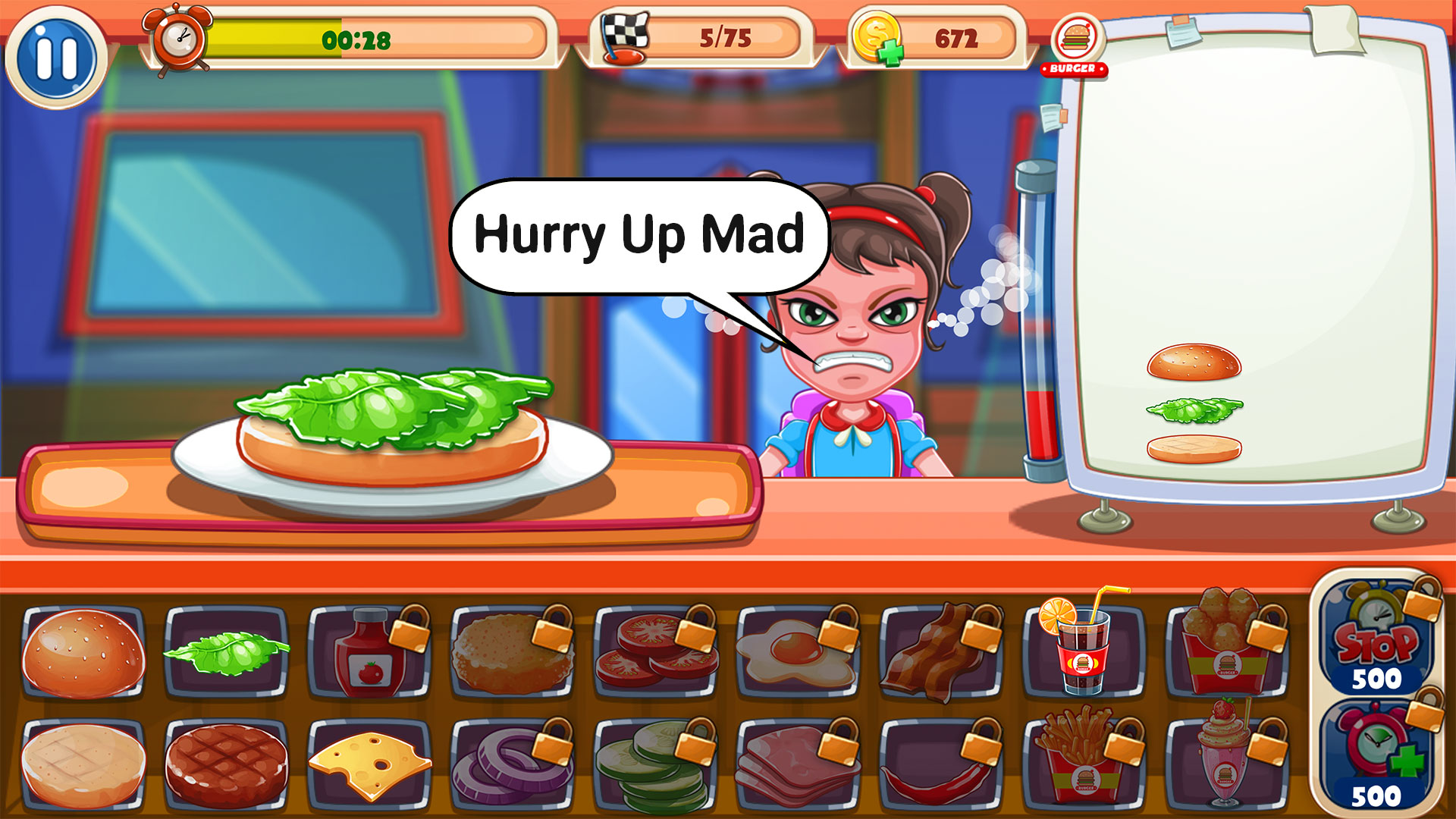The image size is (1456, 819).
Task: Select the locked onion rings slot
Action: pyautogui.click(x=513, y=764)
